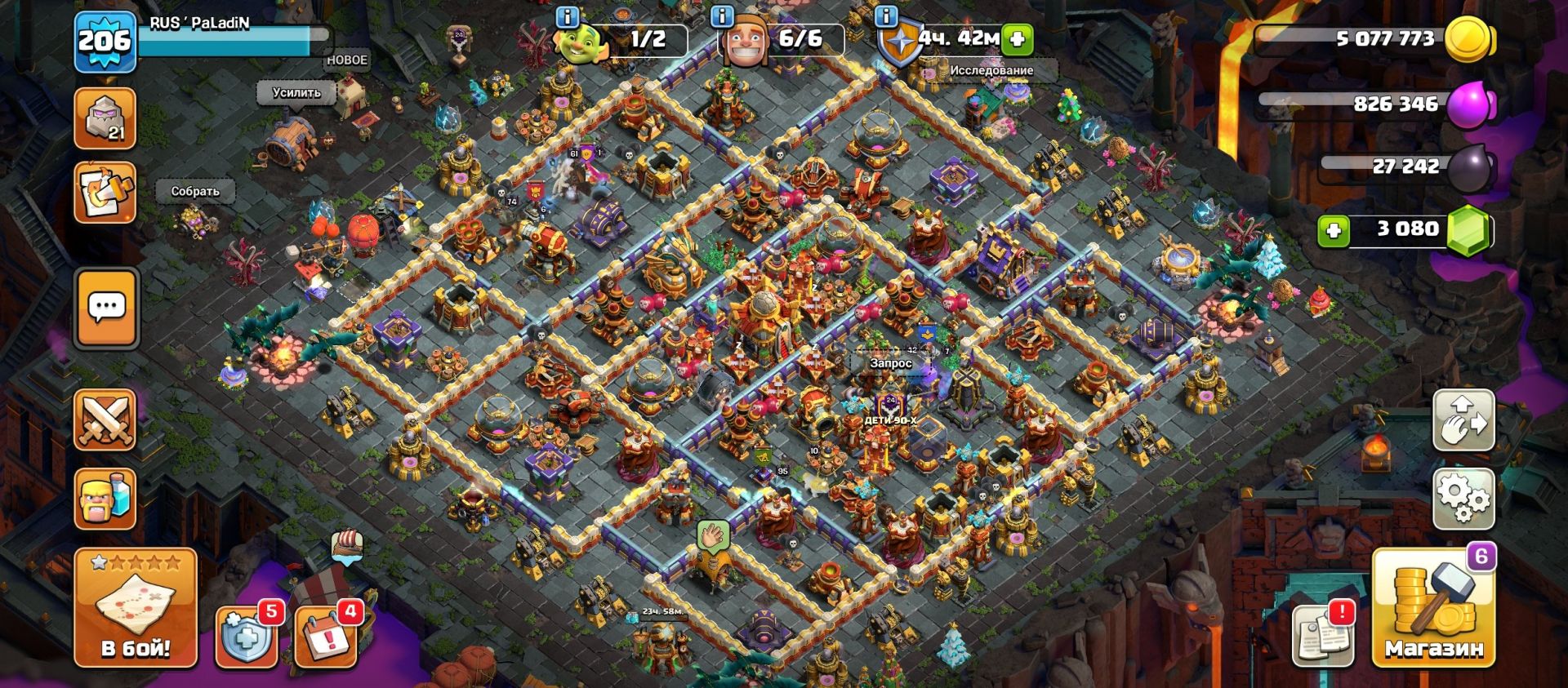Open the settings gears menu
Image resolution: width=1568 pixels, height=688 pixels.
pos(1463,497)
